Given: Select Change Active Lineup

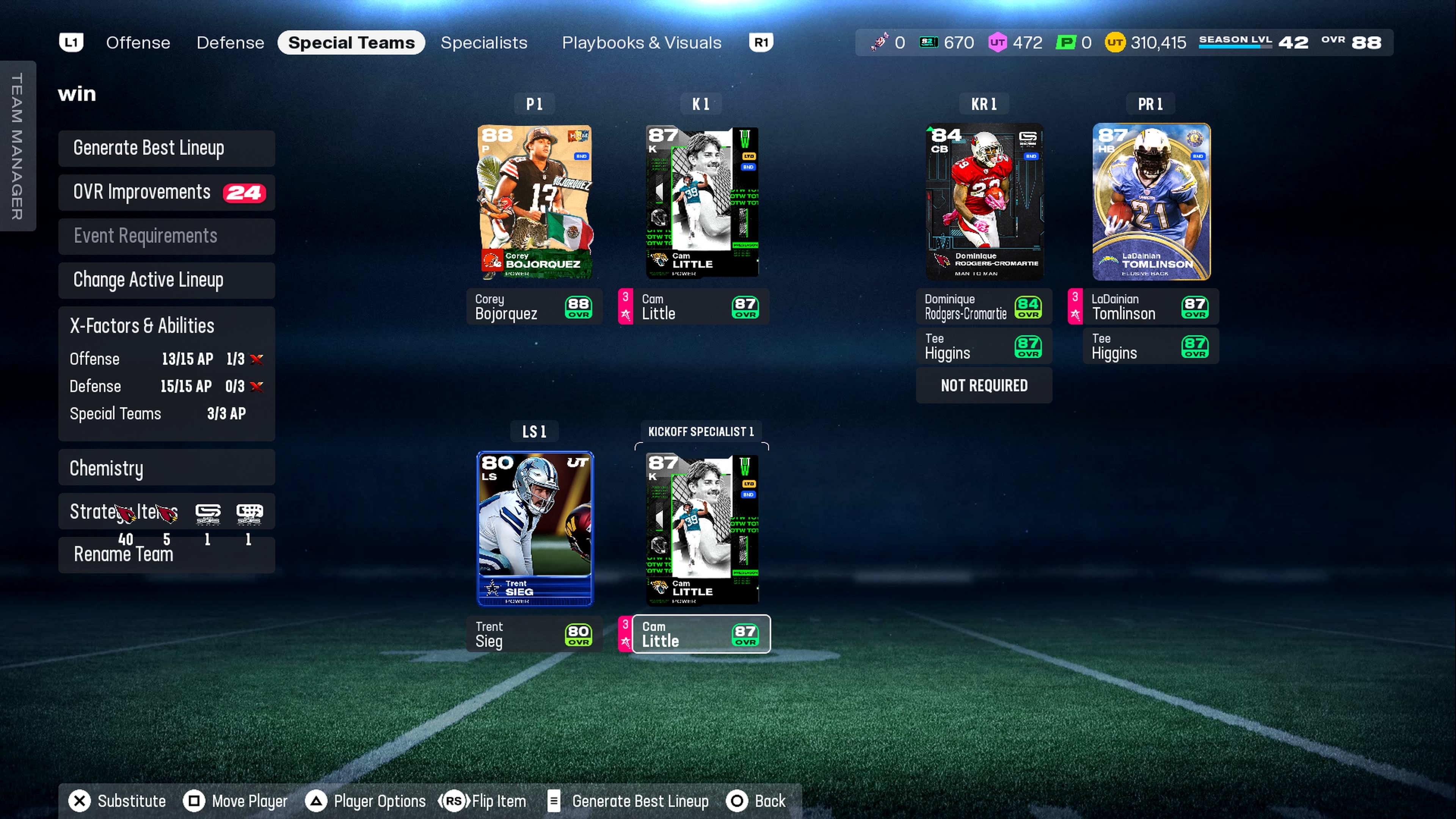Looking at the screenshot, I should [166, 280].
